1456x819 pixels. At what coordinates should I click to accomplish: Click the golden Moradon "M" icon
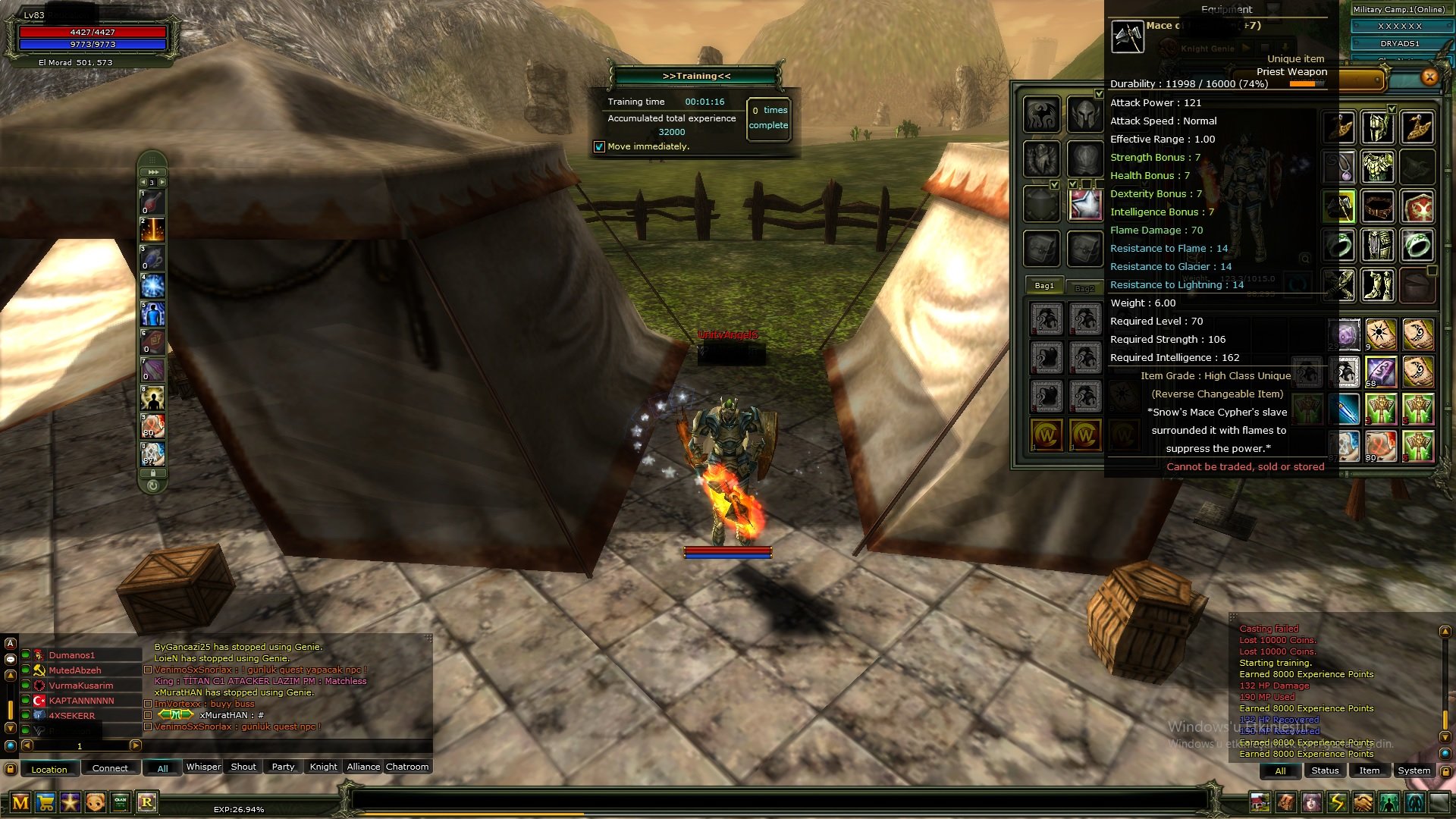click(20, 802)
